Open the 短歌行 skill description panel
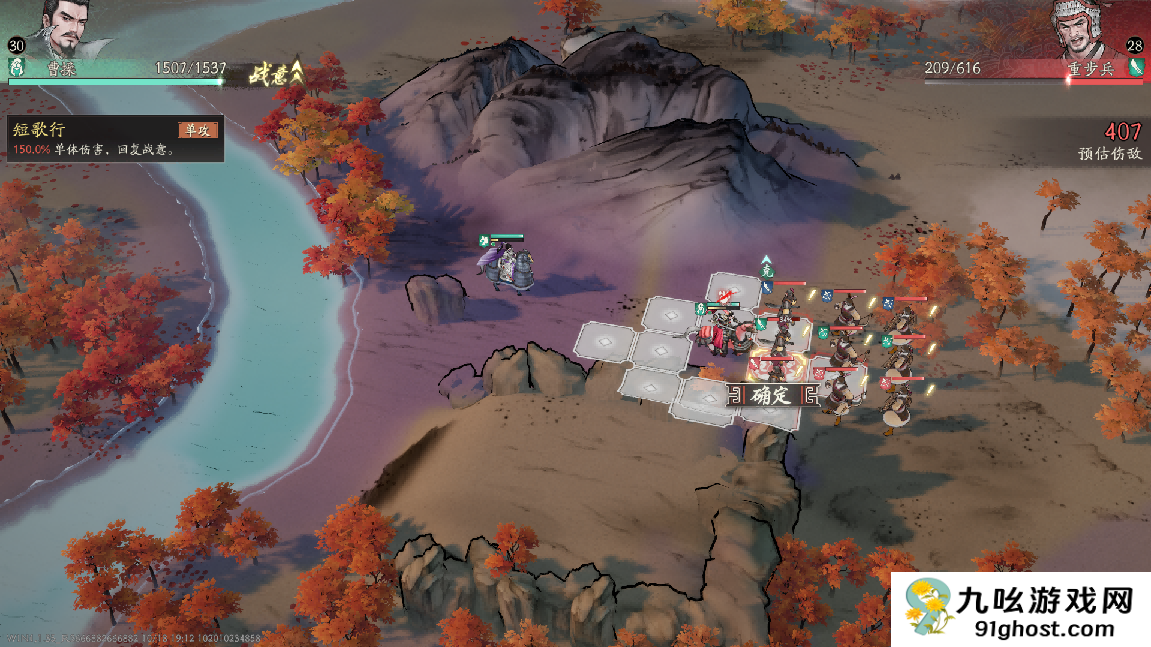 tap(112, 140)
